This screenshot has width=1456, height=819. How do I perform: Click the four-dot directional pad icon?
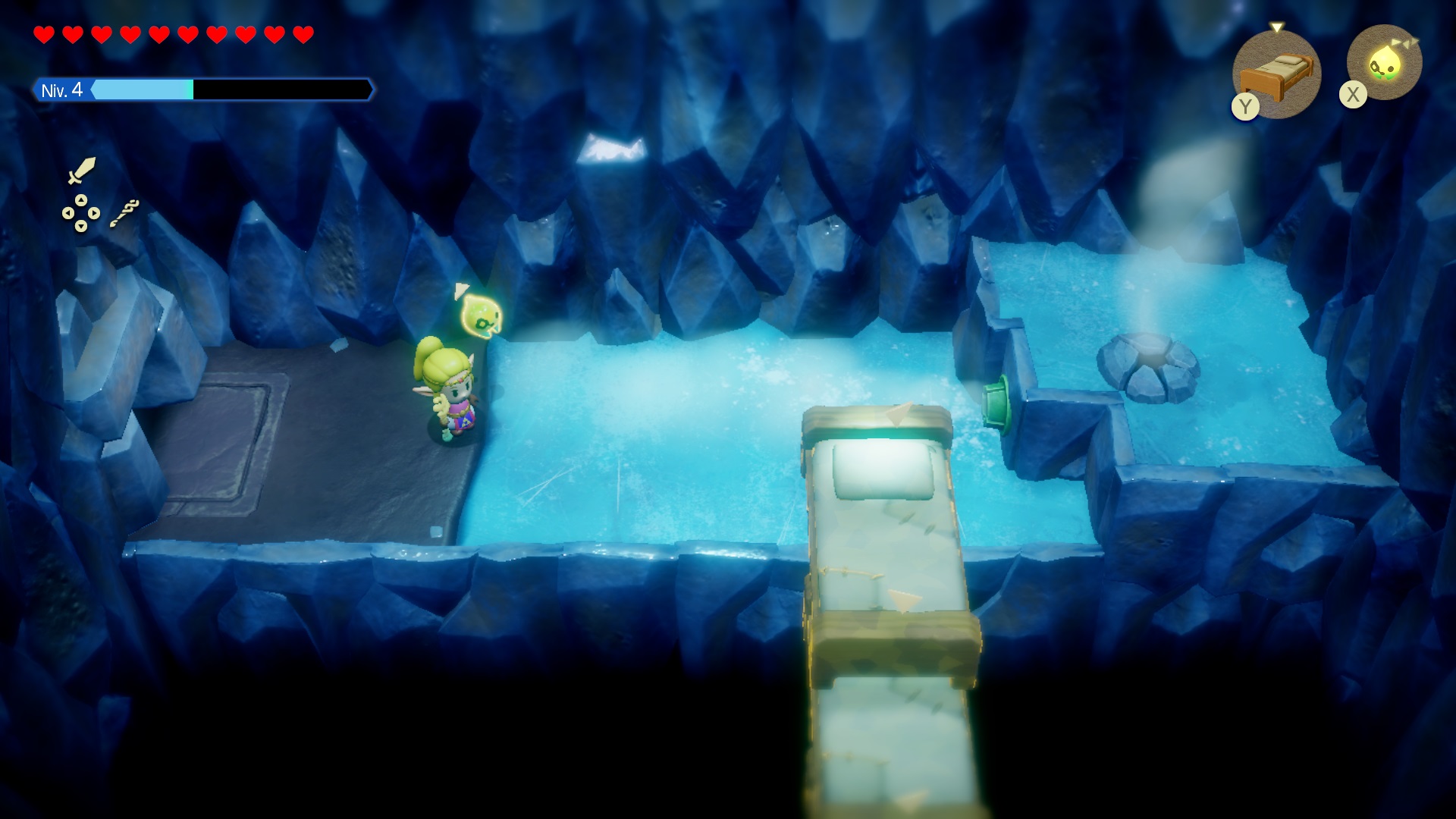click(x=80, y=213)
